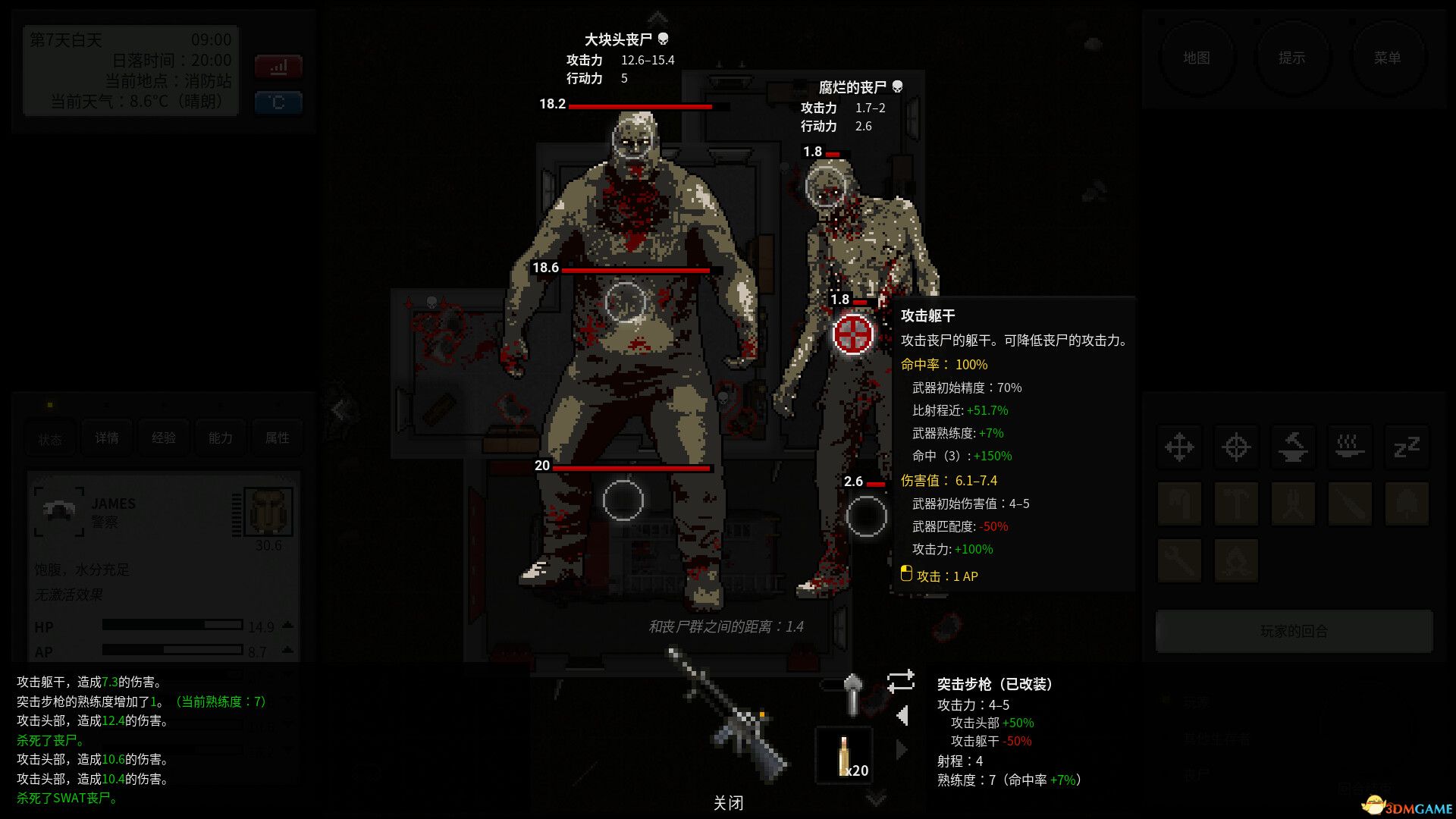Switch to the 经验 experience tab
Screen dimensions: 1456x819
coord(163,438)
